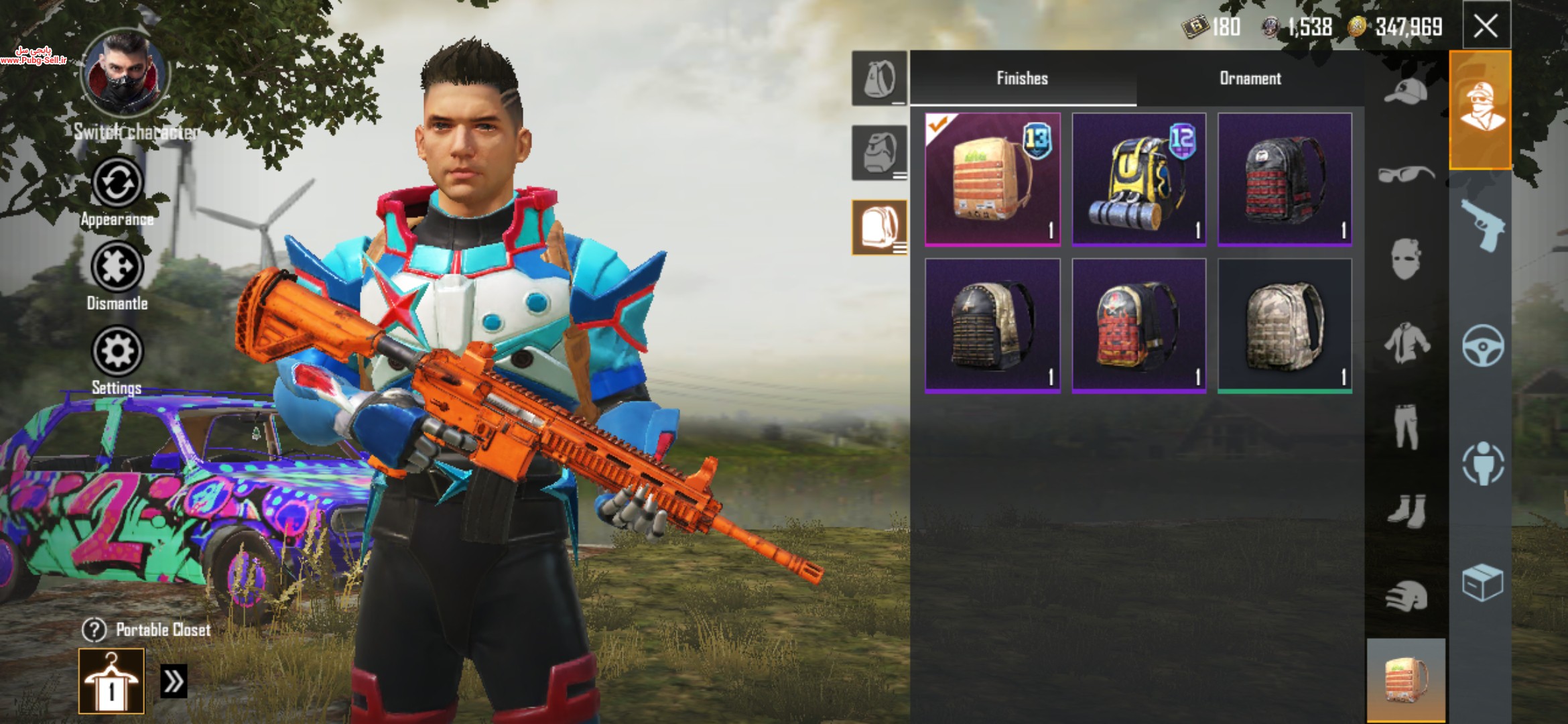Expand the Portable Closet arrow

point(174,682)
